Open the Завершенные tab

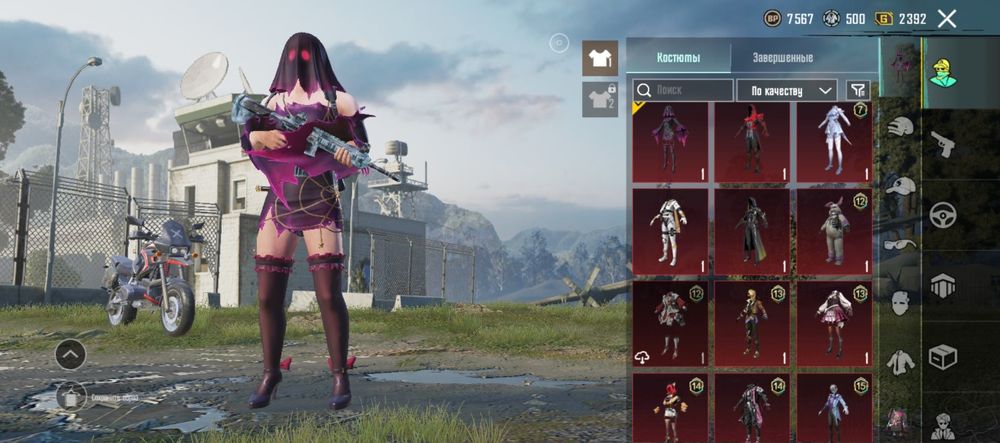click(784, 58)
